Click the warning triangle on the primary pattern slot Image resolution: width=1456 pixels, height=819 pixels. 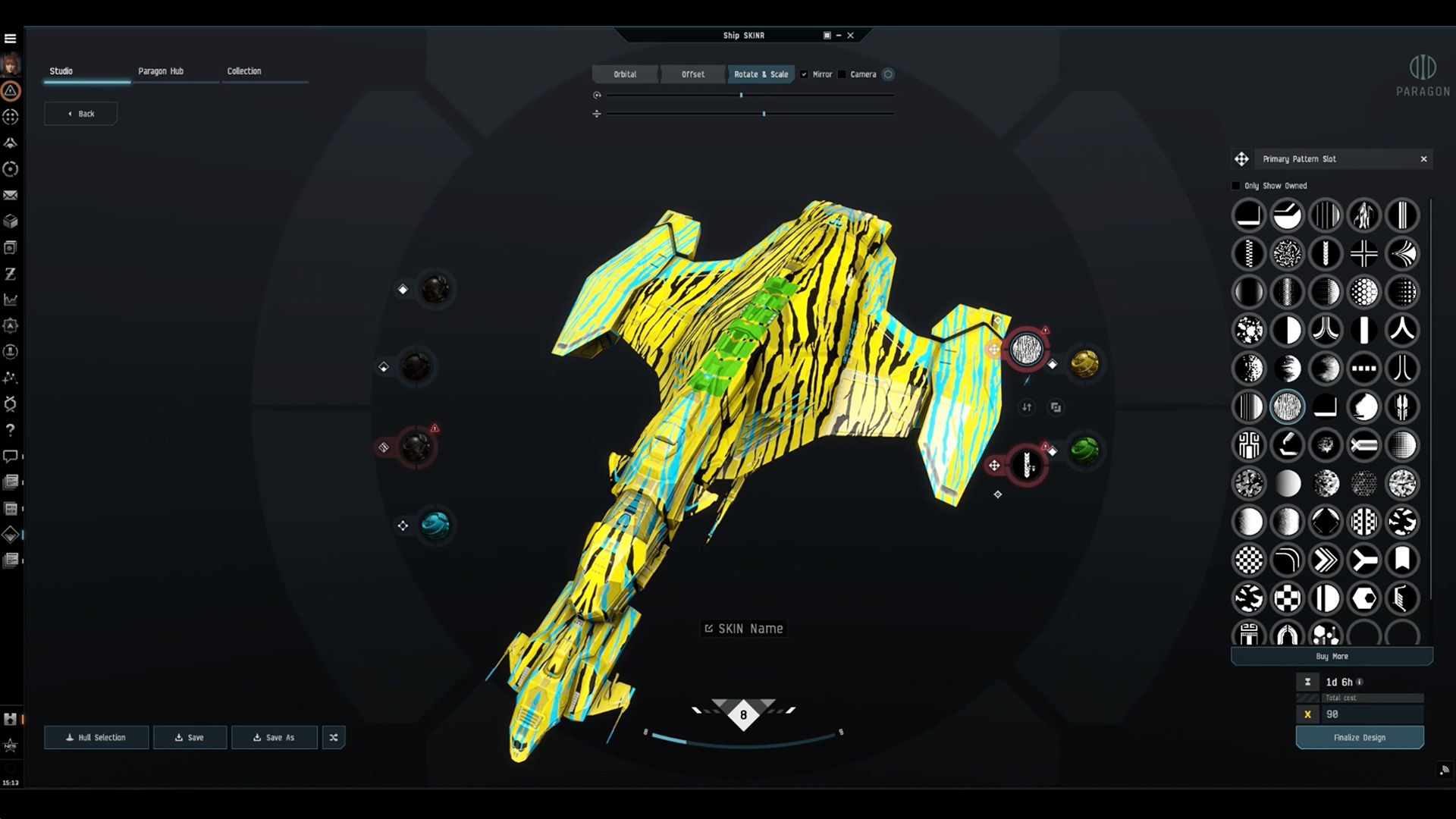[x=1045, y=330]
